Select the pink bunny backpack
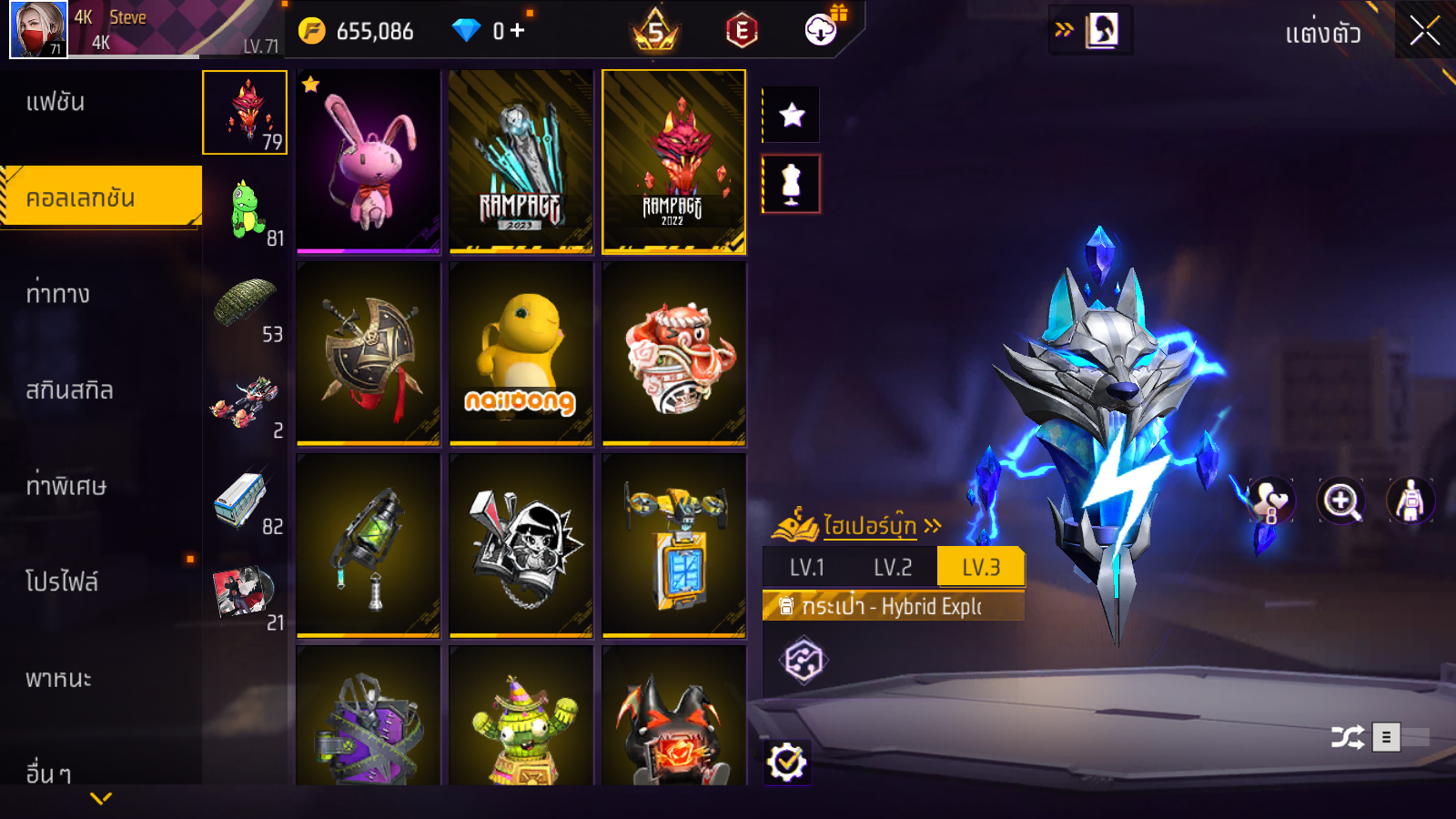 [369, 161]
